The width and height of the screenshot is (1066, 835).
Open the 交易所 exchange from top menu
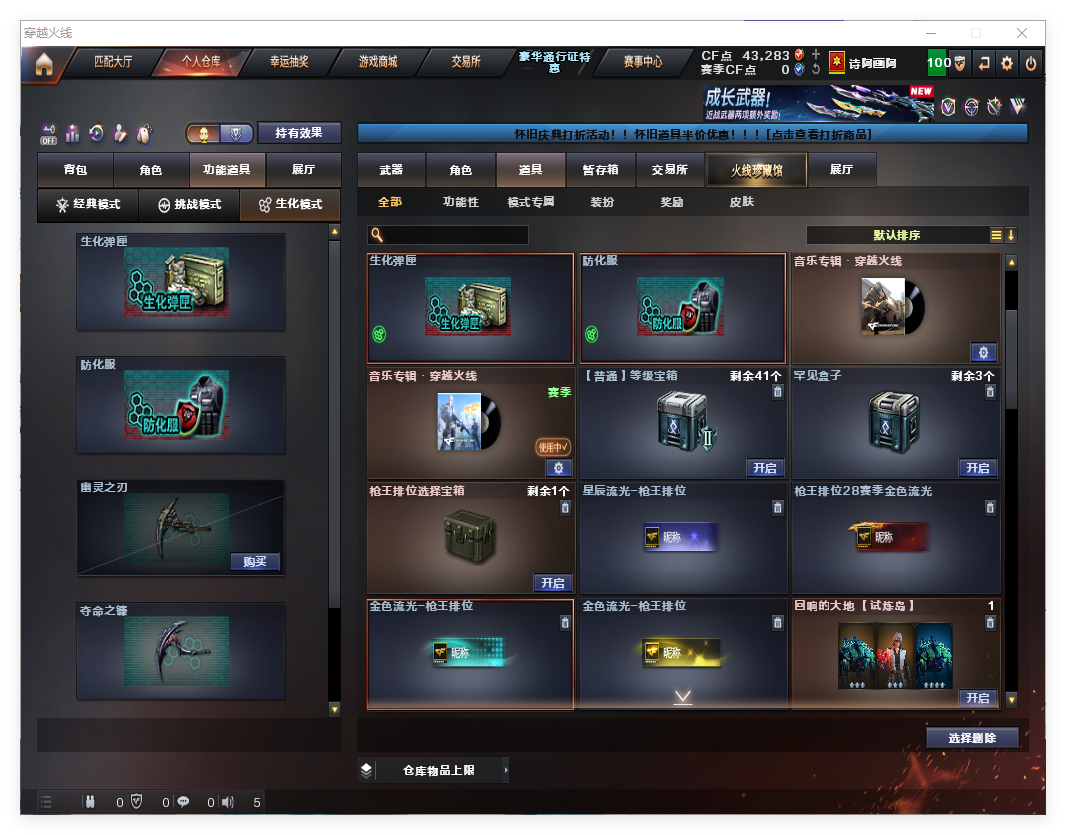click(x=465, y=62)
